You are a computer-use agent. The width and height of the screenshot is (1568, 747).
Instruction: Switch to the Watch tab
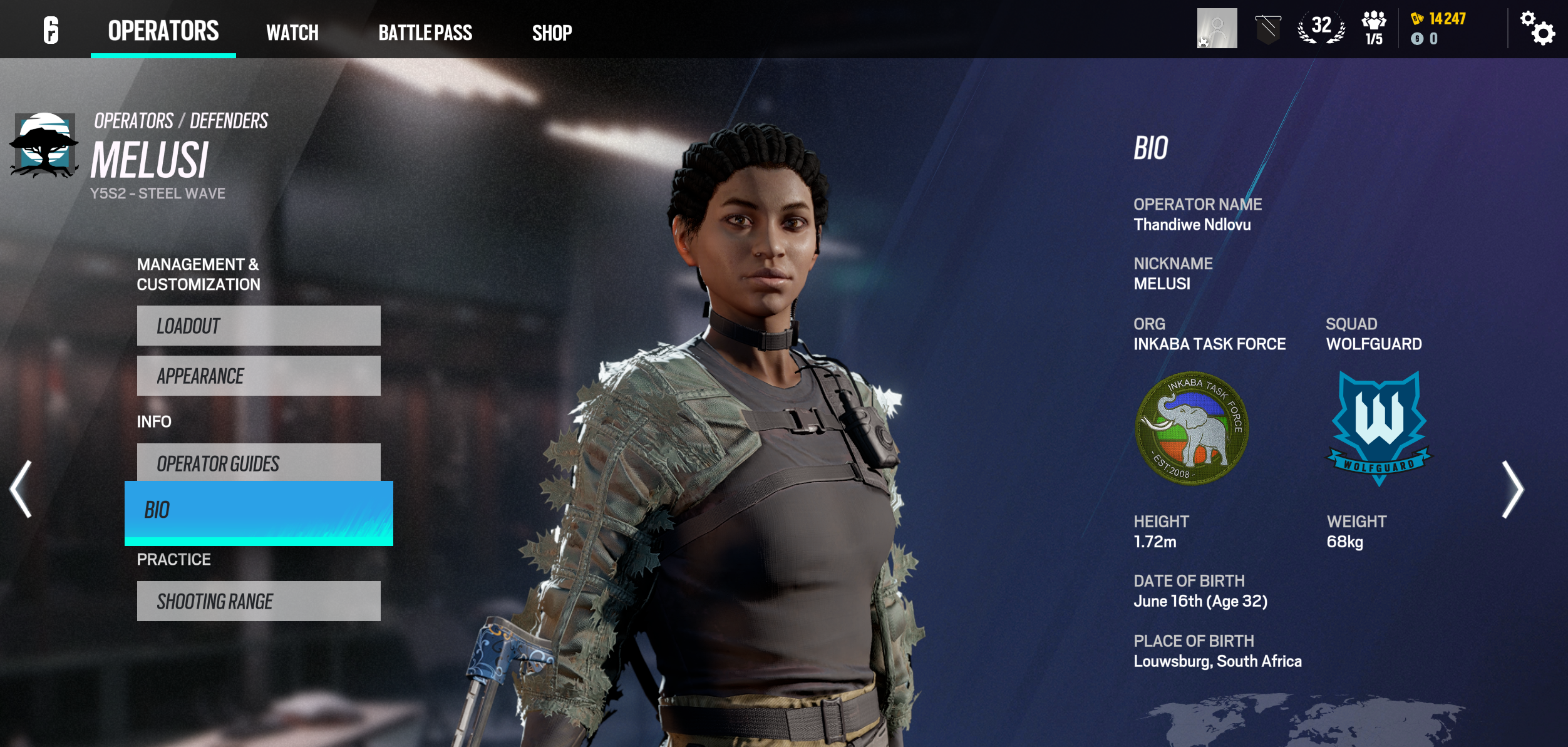click(292, 33)
